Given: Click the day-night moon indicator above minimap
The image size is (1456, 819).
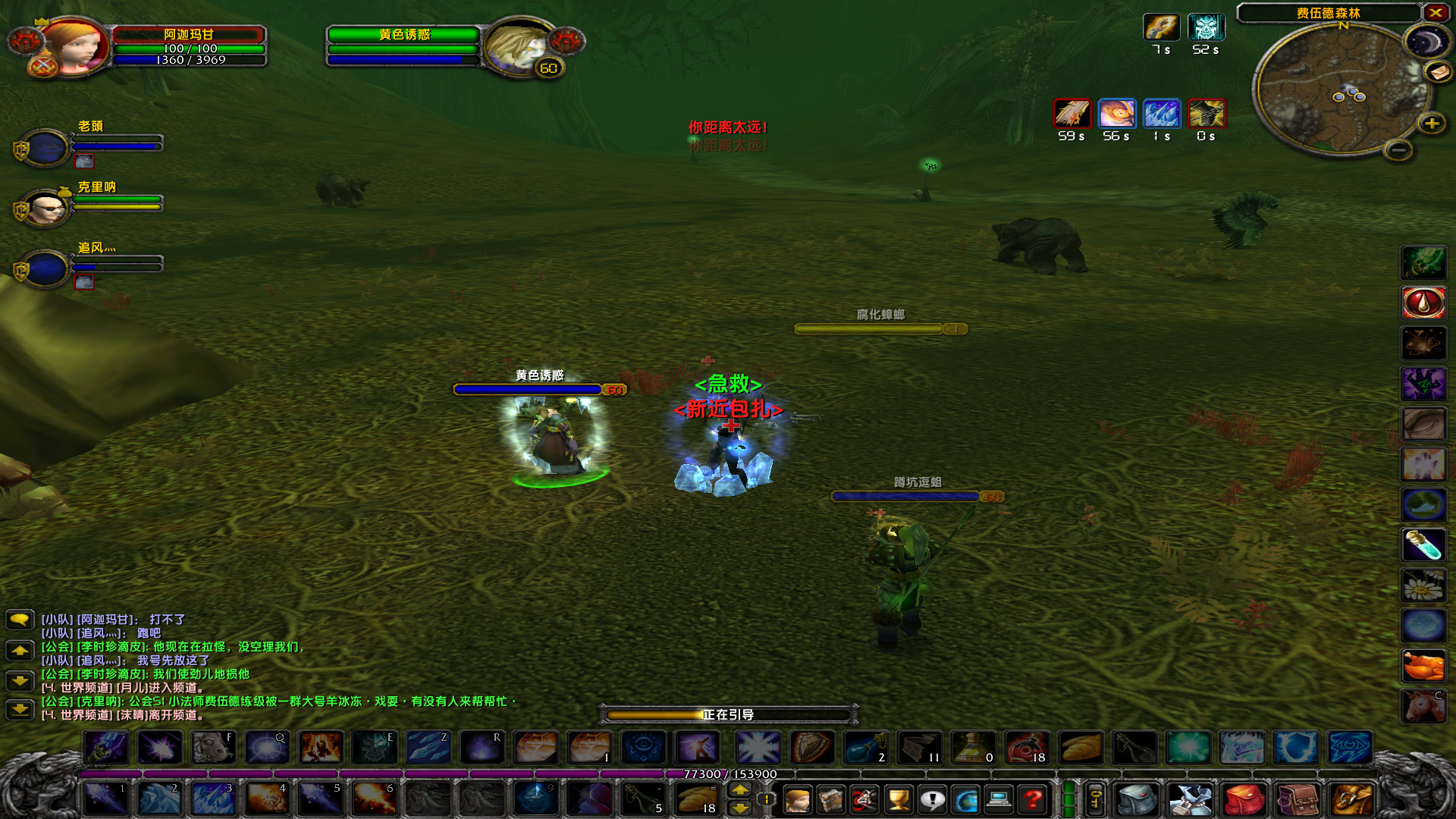Looking at the screenshot, I should (1428, 41).
